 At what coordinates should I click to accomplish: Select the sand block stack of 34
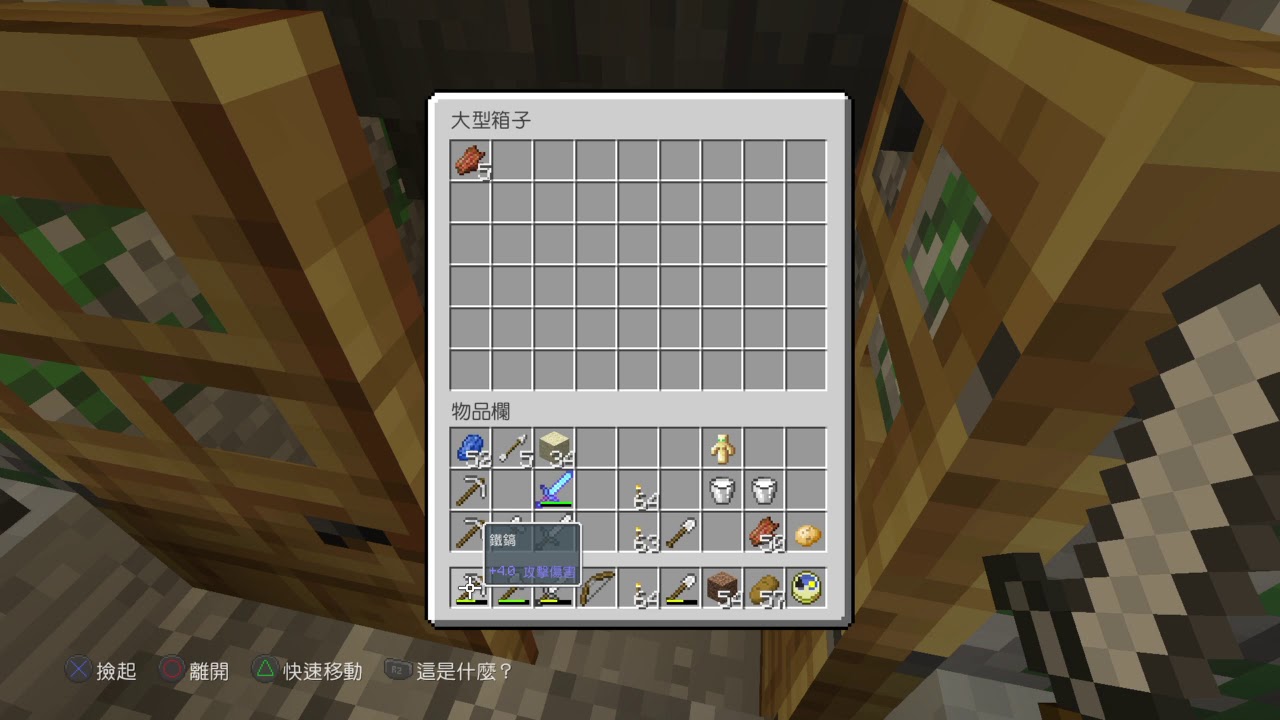554,448
